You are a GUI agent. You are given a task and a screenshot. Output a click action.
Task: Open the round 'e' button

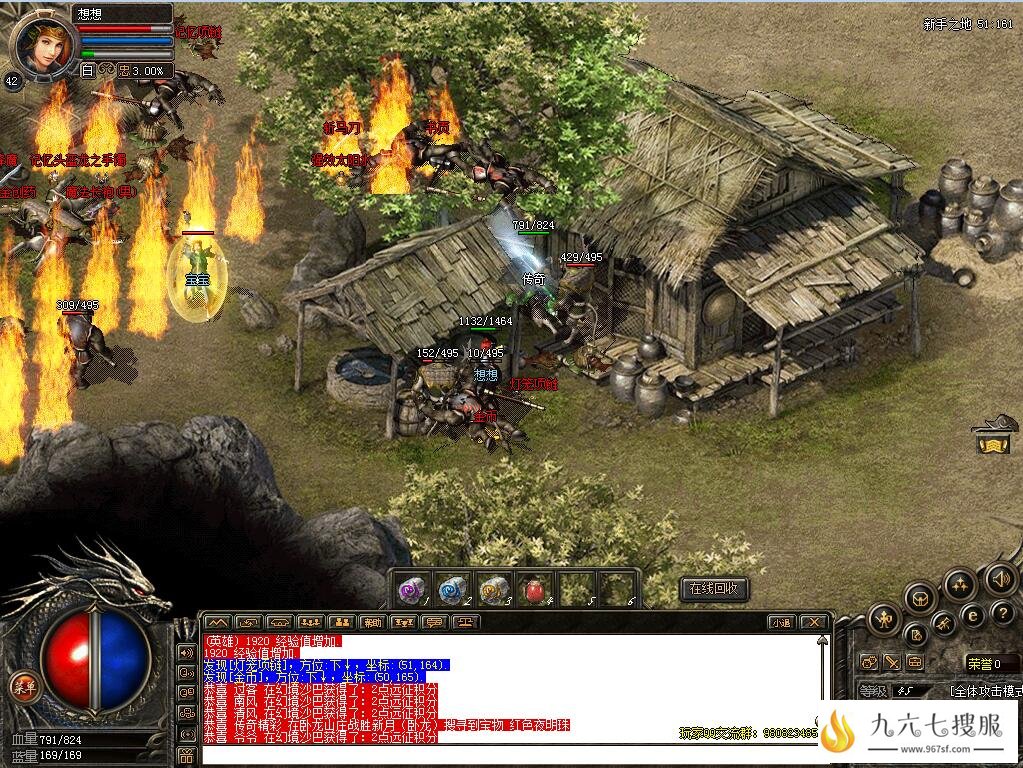971,616
